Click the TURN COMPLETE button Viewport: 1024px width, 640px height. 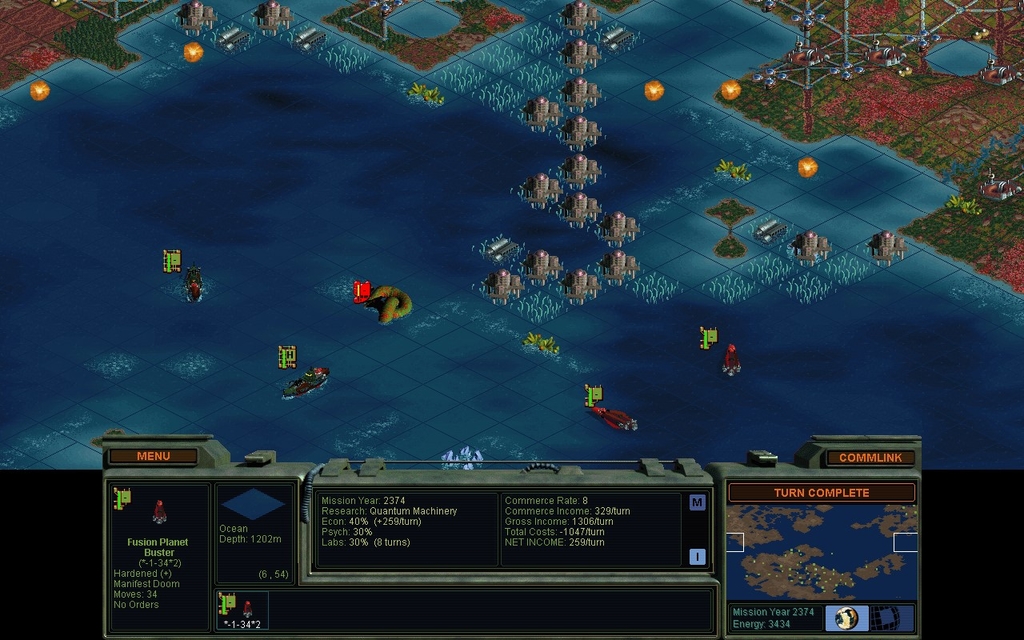(821, 493)
